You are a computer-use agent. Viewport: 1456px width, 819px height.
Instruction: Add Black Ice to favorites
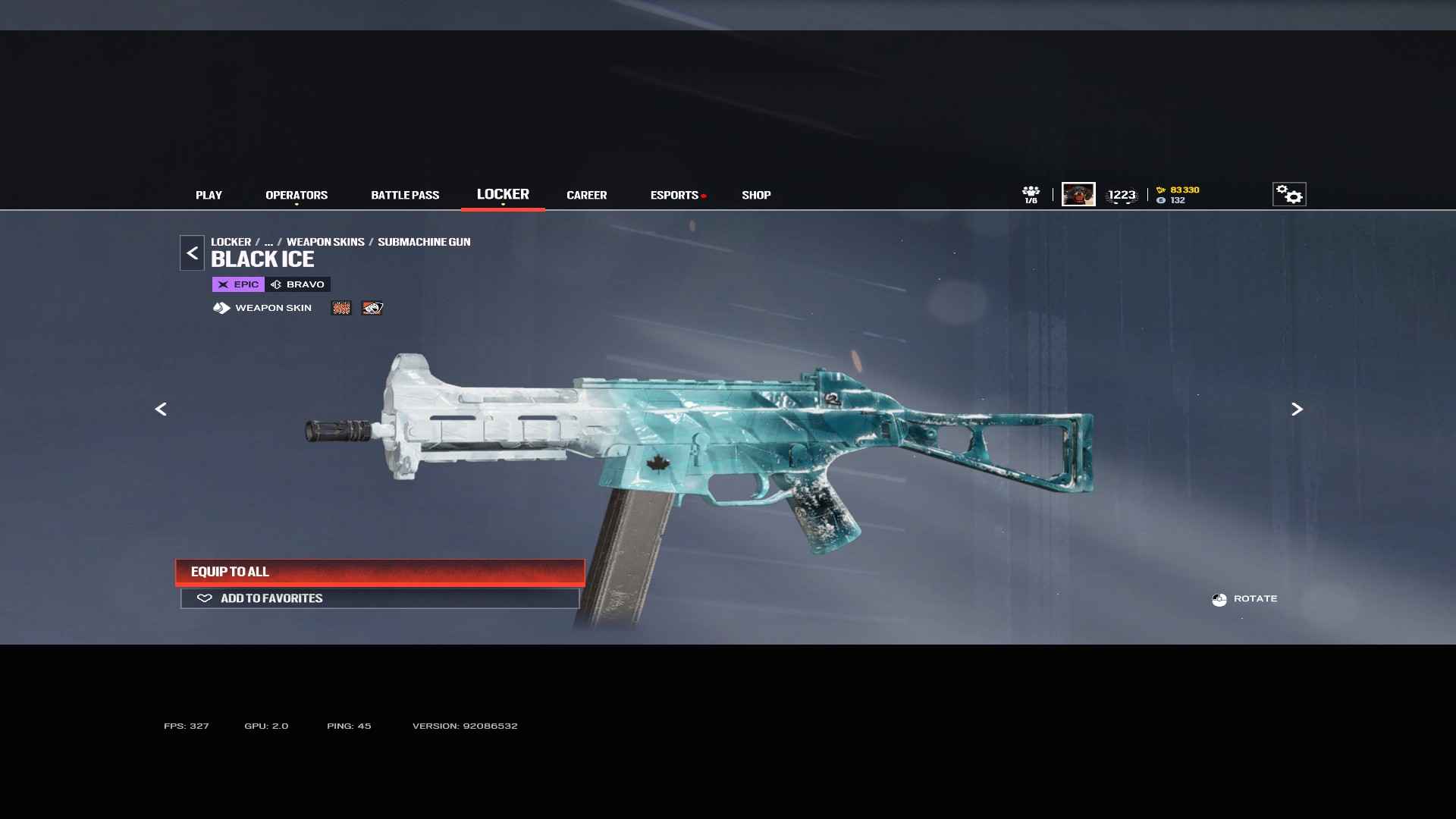[380, 598]
